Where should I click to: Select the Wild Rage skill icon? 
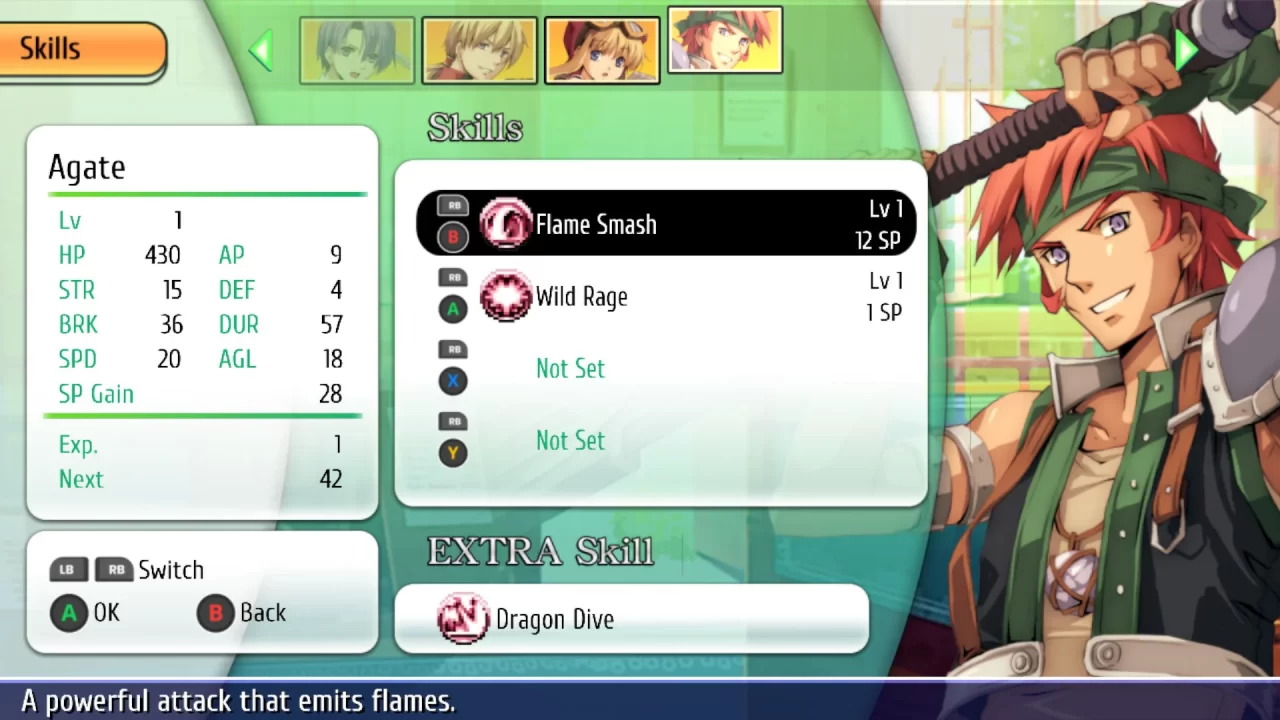pyautogui.click(x=506, y=297)
